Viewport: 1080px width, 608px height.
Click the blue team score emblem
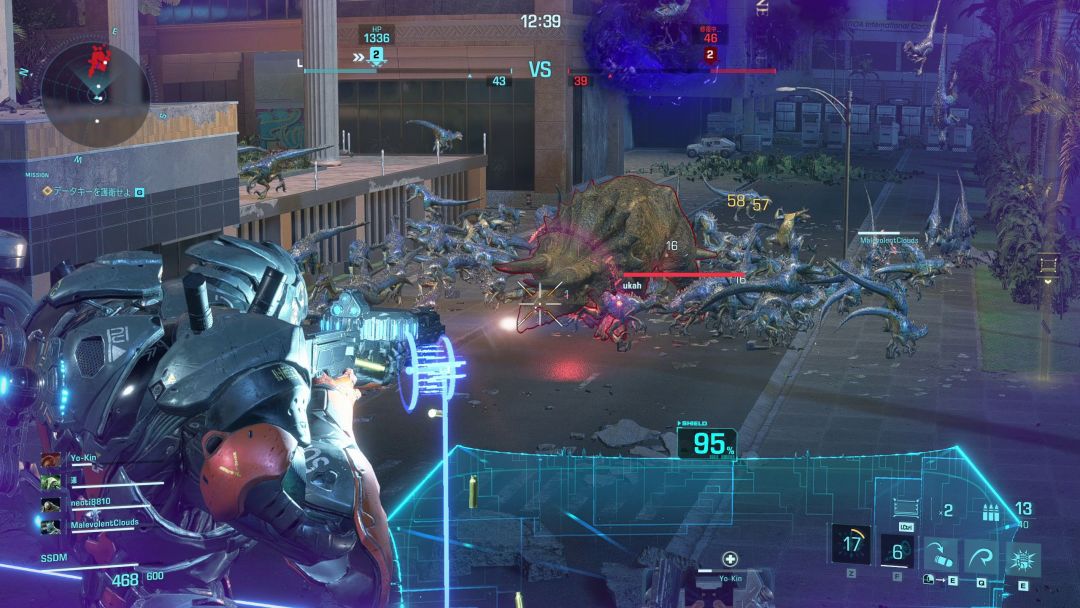(376, 54)
